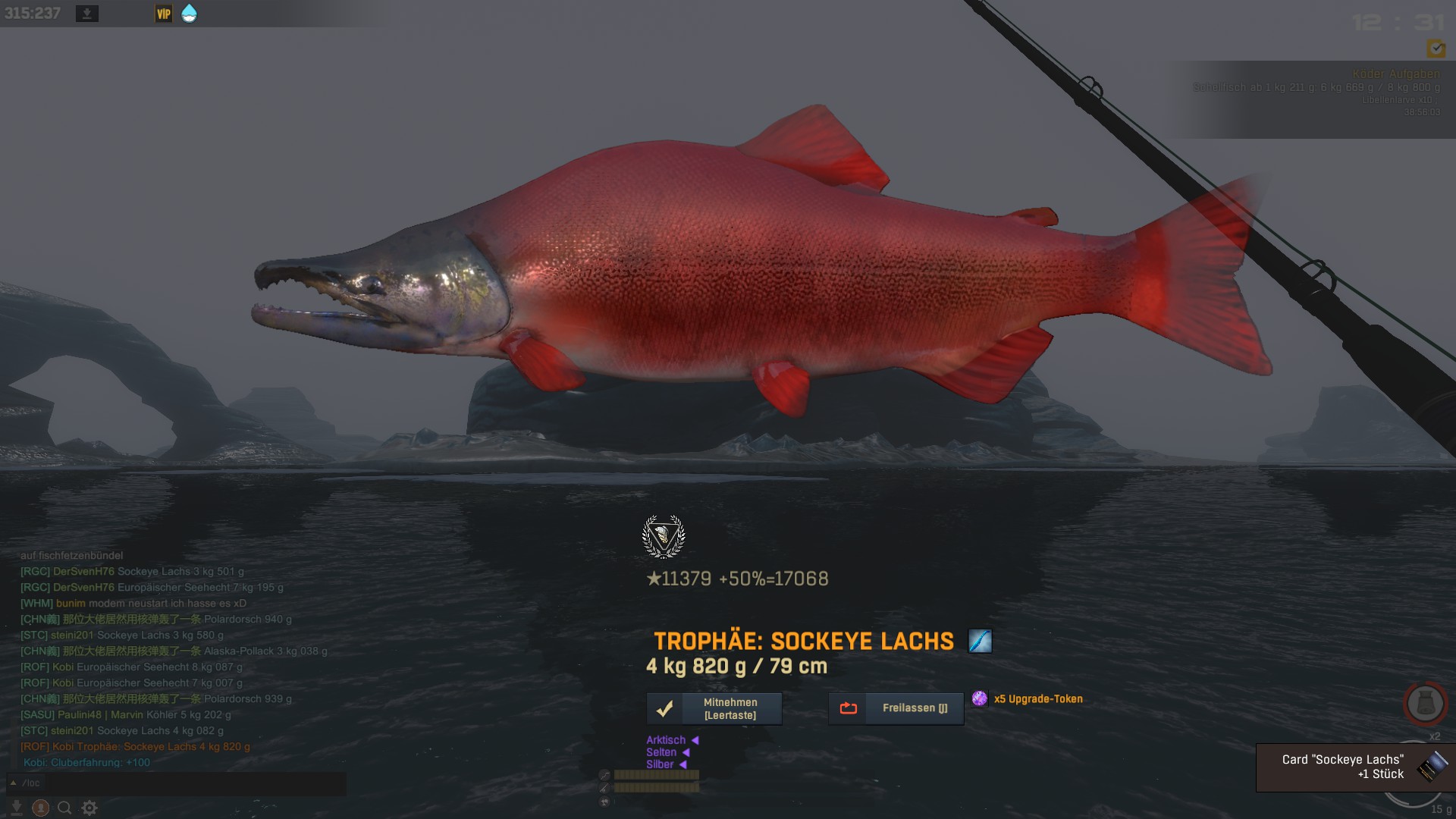The height and width of the screenshot is (819, 1456).
Task: Click the purple Upgrade-Token icon
Action: pos(980,698)
